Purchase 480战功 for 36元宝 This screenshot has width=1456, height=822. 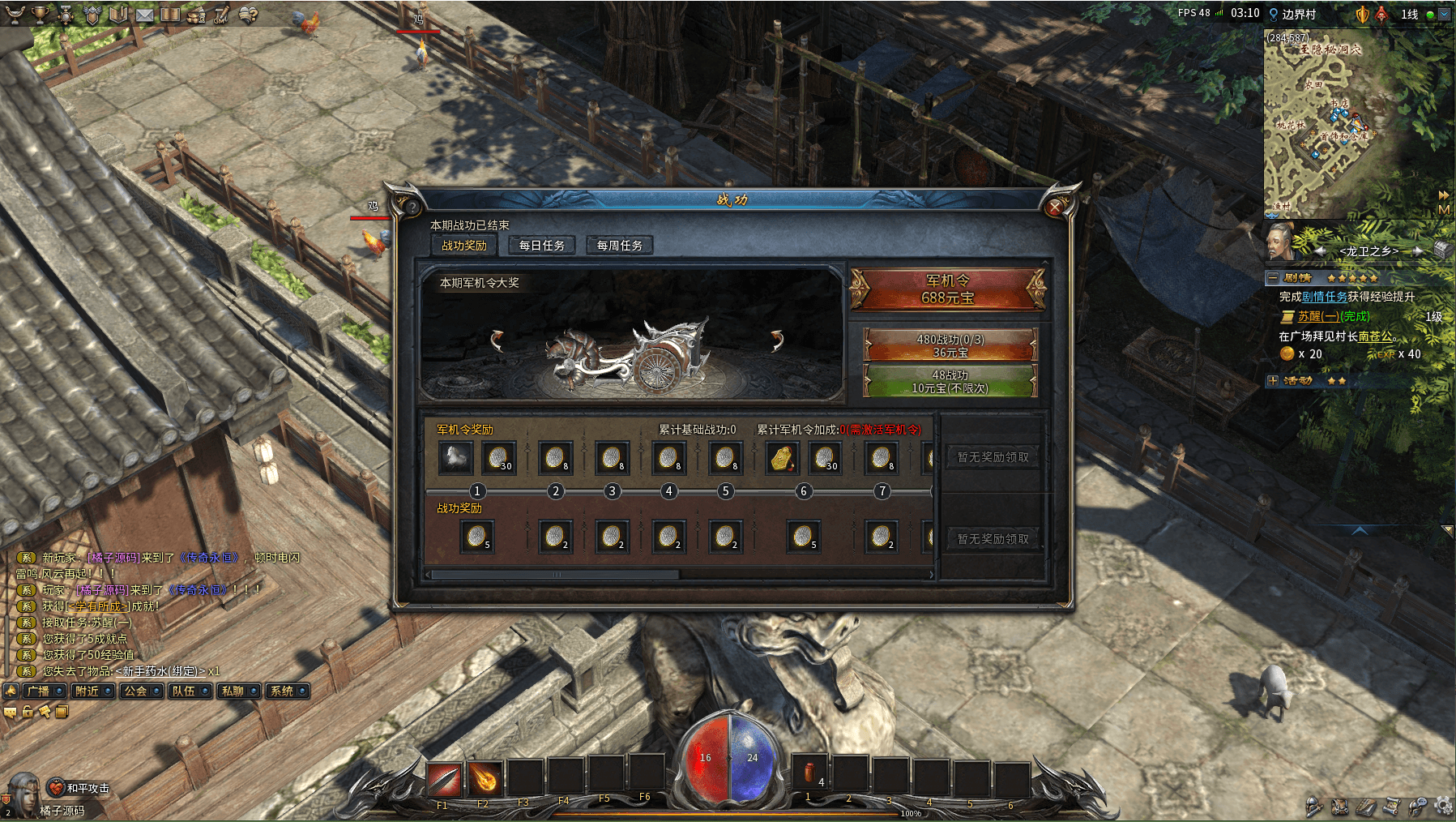950,345
